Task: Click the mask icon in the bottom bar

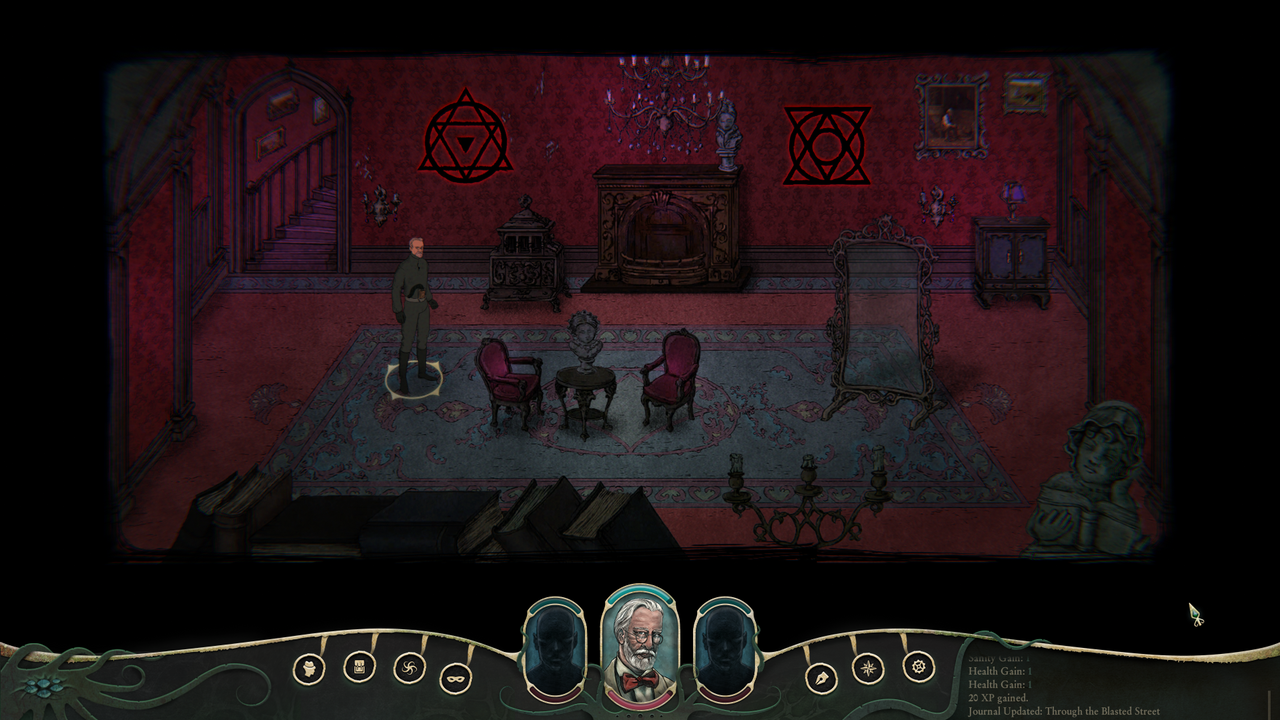Action: [455, 679]
